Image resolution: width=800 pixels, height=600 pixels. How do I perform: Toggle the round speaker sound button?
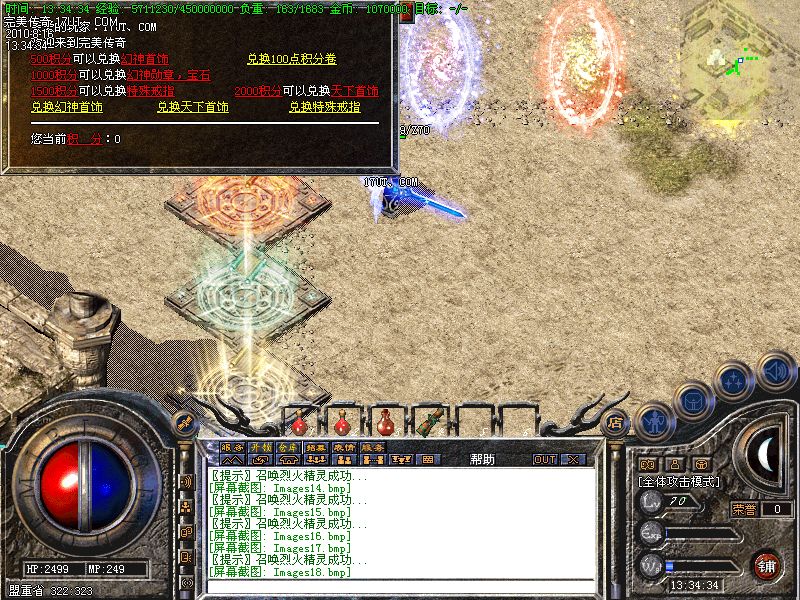click(x=776, y=369)
